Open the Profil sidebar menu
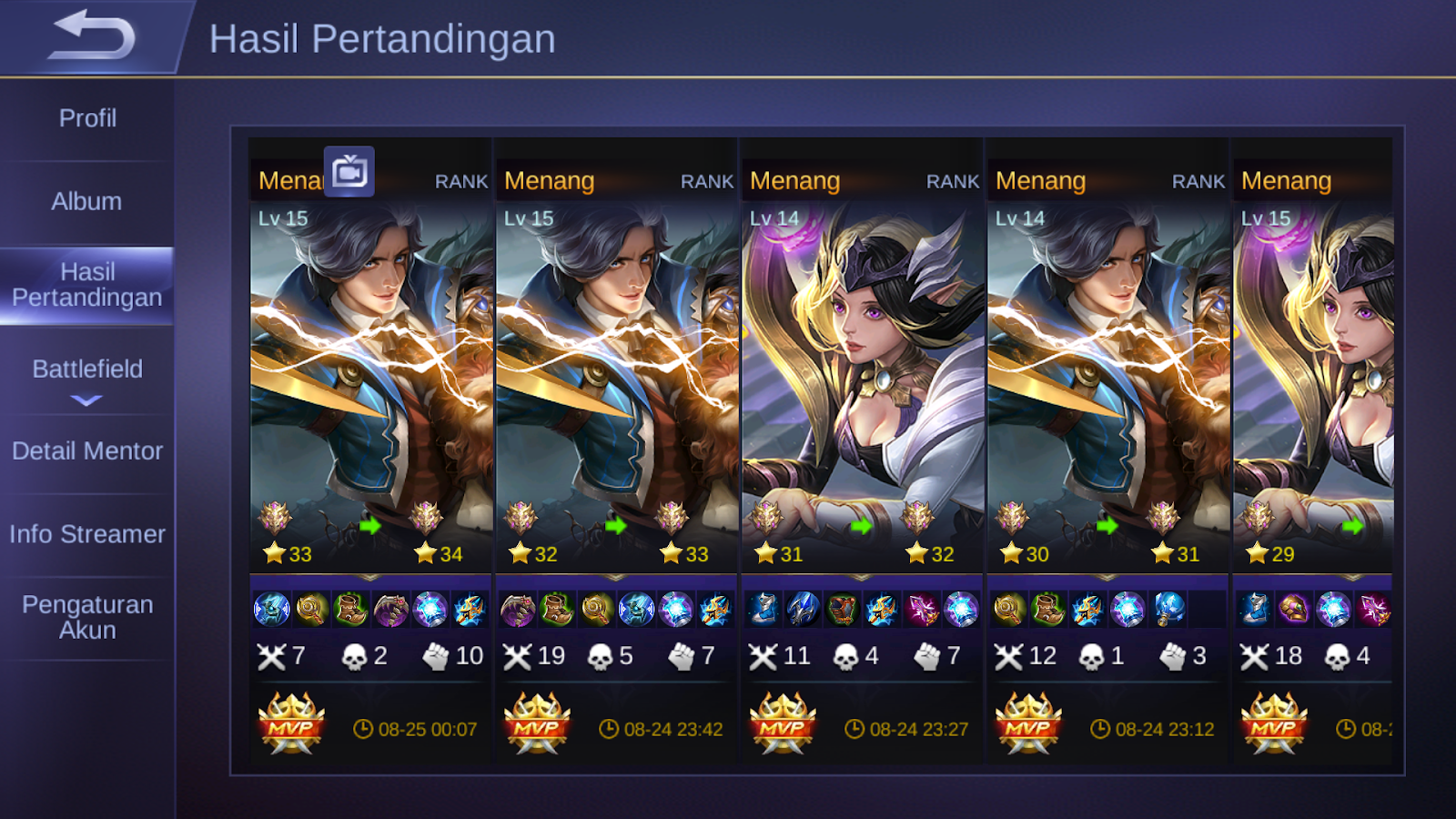The image size is (1456, 819). 87,118
